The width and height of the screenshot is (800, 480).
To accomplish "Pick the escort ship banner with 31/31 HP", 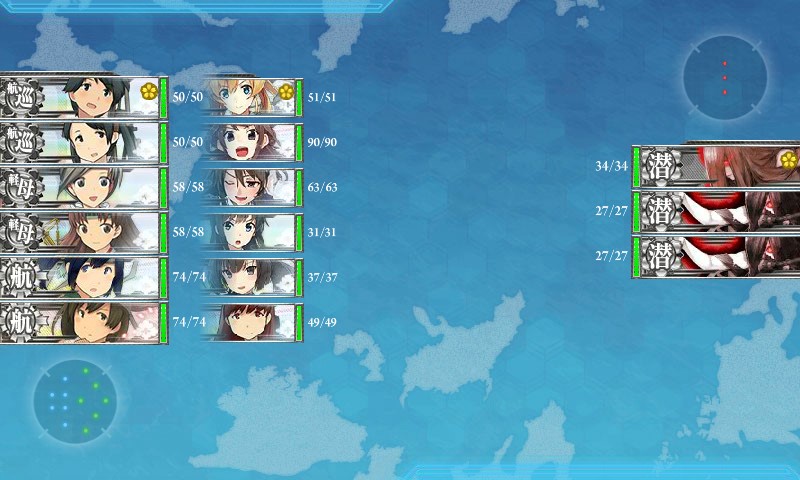I will pos(250,232).
